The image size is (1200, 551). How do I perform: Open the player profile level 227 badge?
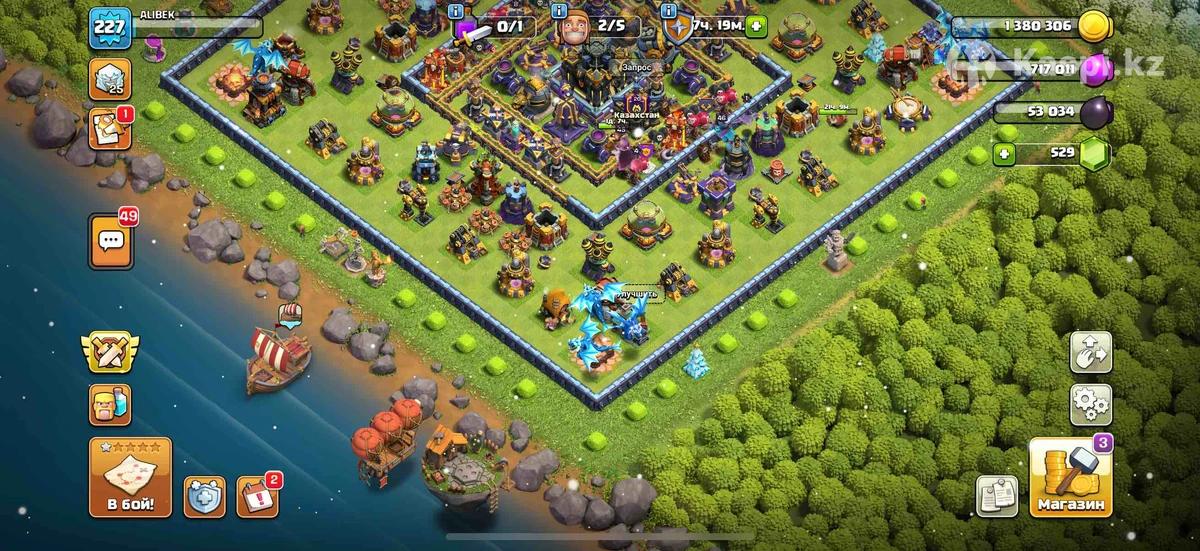108,28
